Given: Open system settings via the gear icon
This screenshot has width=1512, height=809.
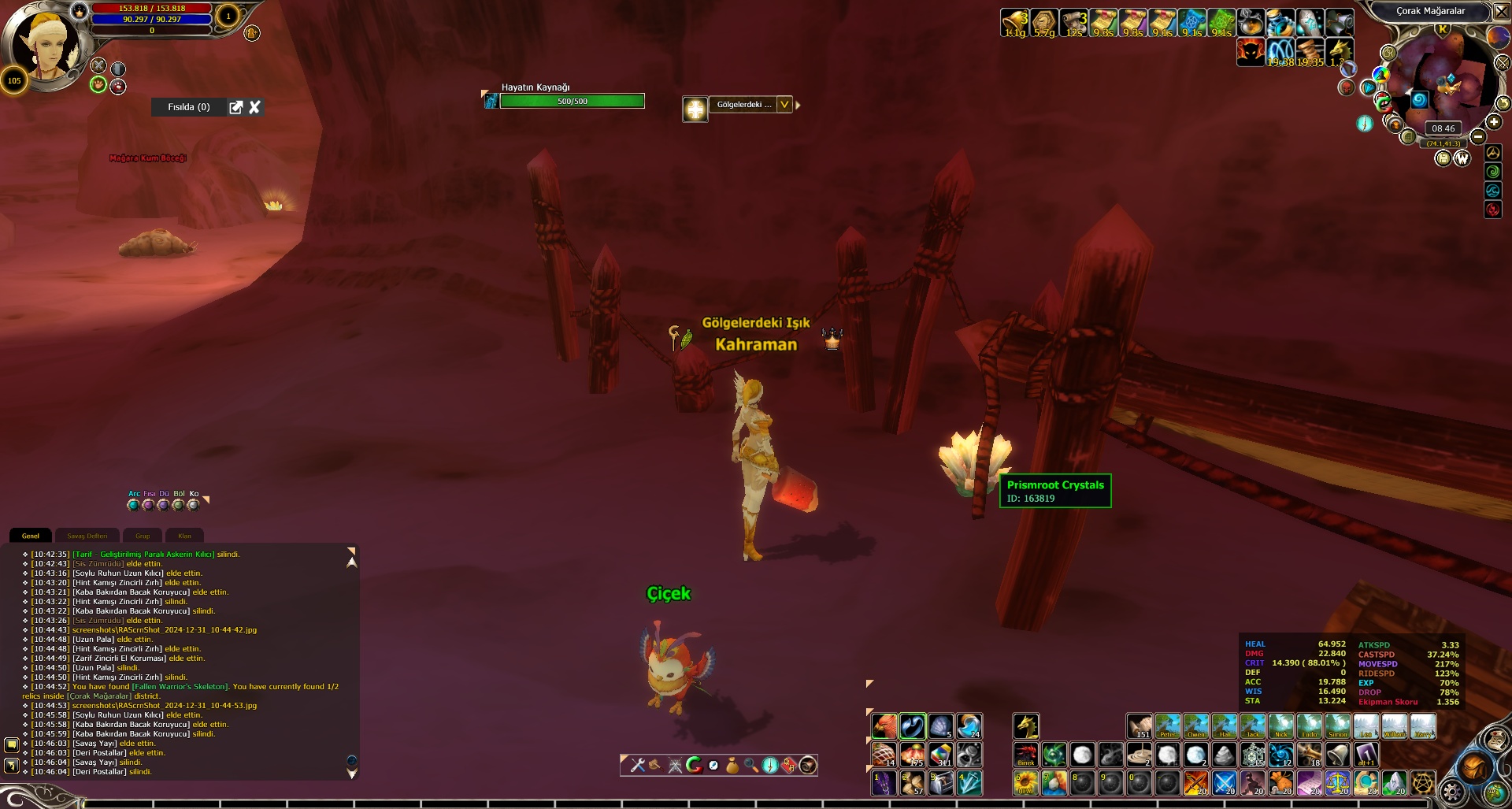Looking at the screenshot, I should tap(1451, 792).
